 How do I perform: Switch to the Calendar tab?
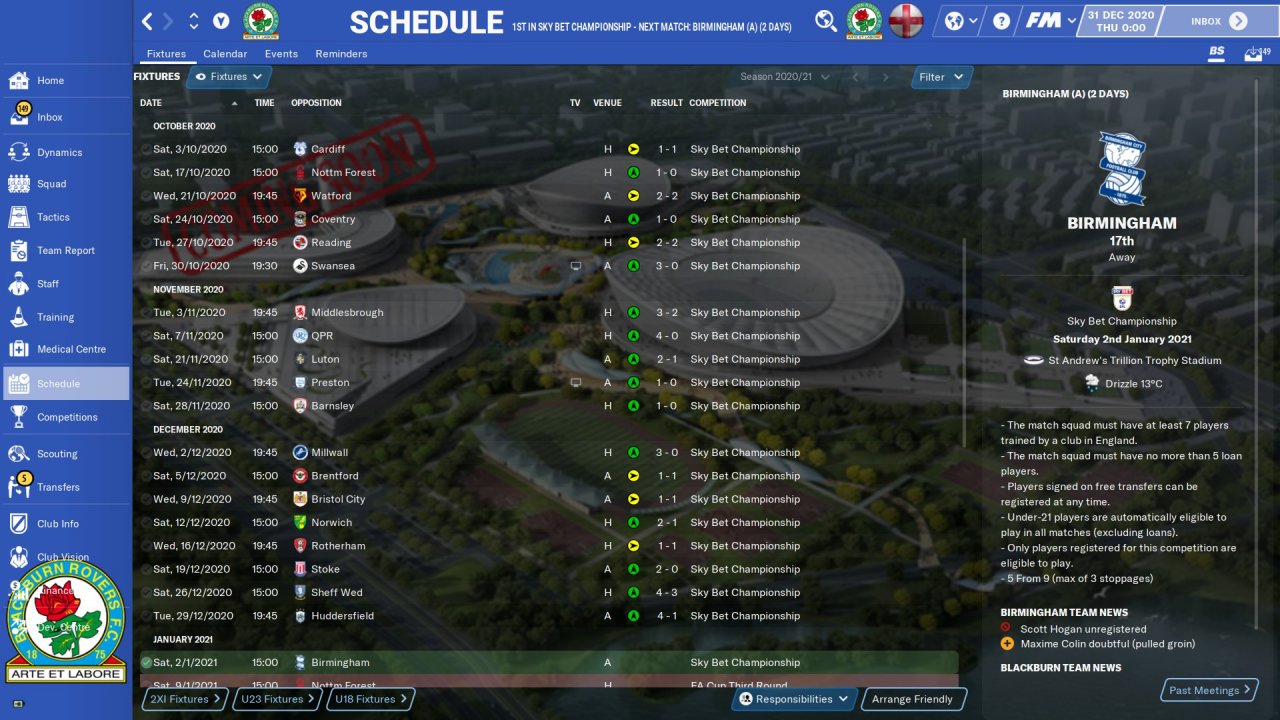coord(225,54)
